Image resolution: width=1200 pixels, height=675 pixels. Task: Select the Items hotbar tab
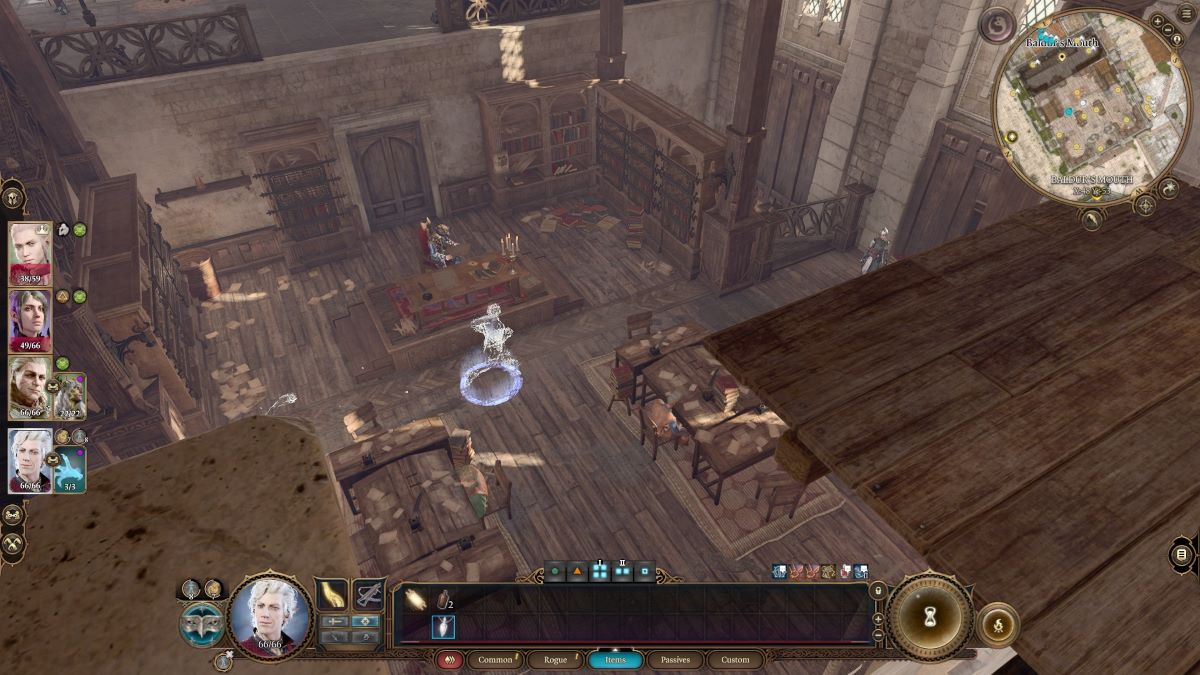coord(615,660)
